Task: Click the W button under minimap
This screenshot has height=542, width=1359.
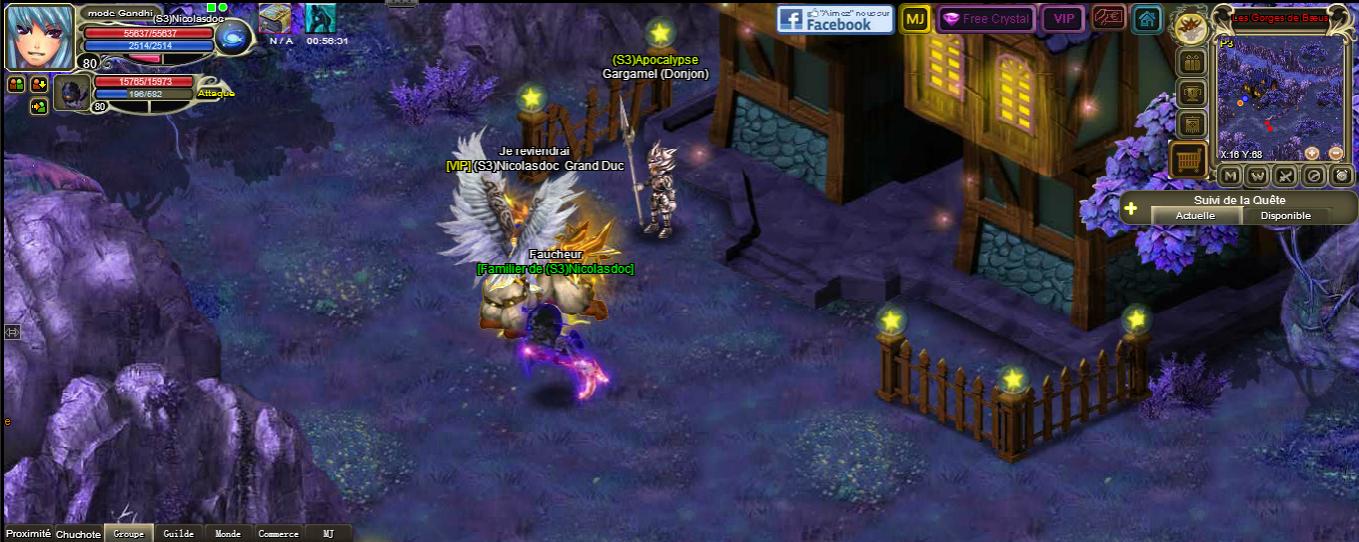Action: point(1258,176)
